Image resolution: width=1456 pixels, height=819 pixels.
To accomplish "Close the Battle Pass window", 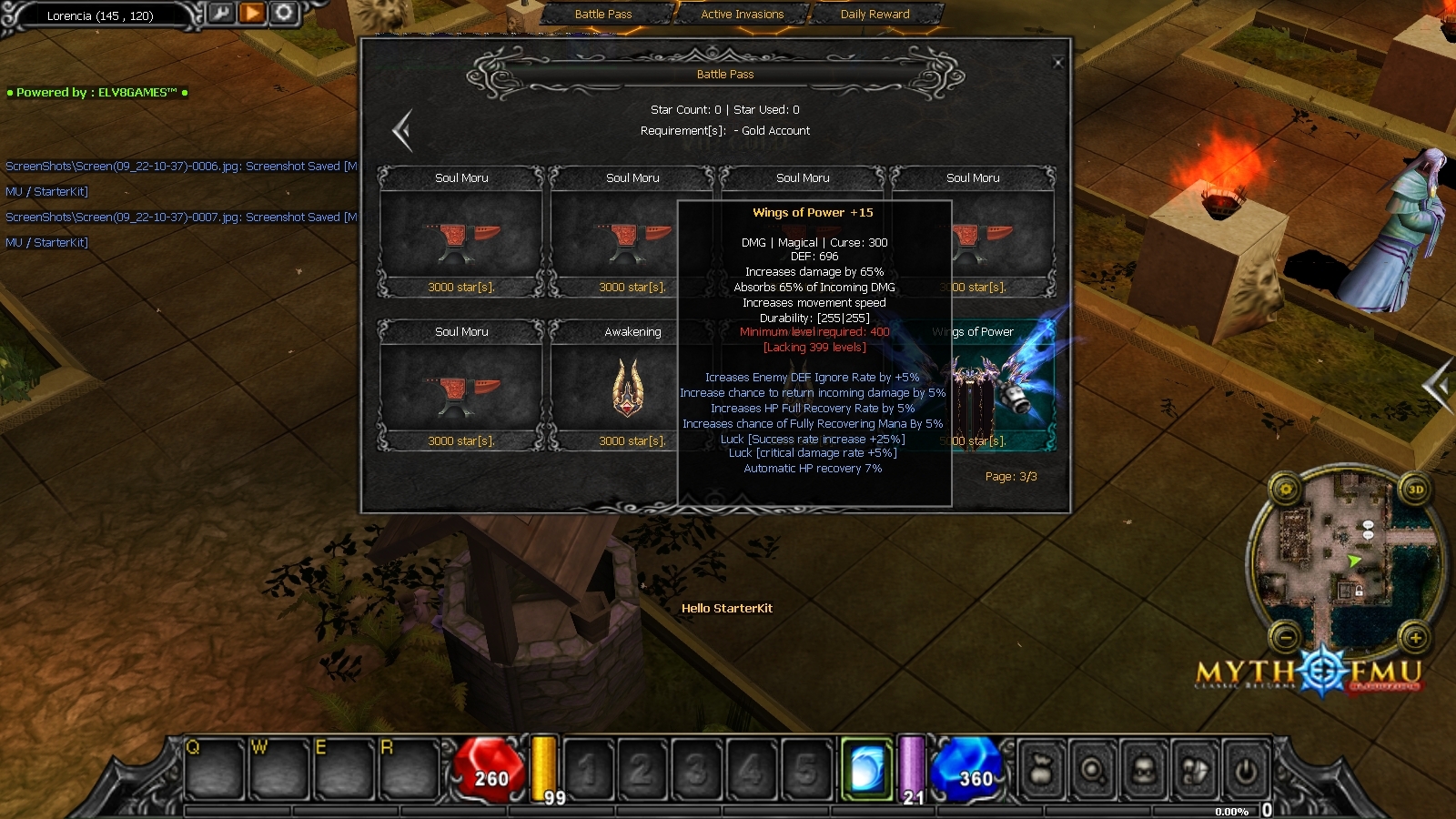I will click(x=1057, y=63).
